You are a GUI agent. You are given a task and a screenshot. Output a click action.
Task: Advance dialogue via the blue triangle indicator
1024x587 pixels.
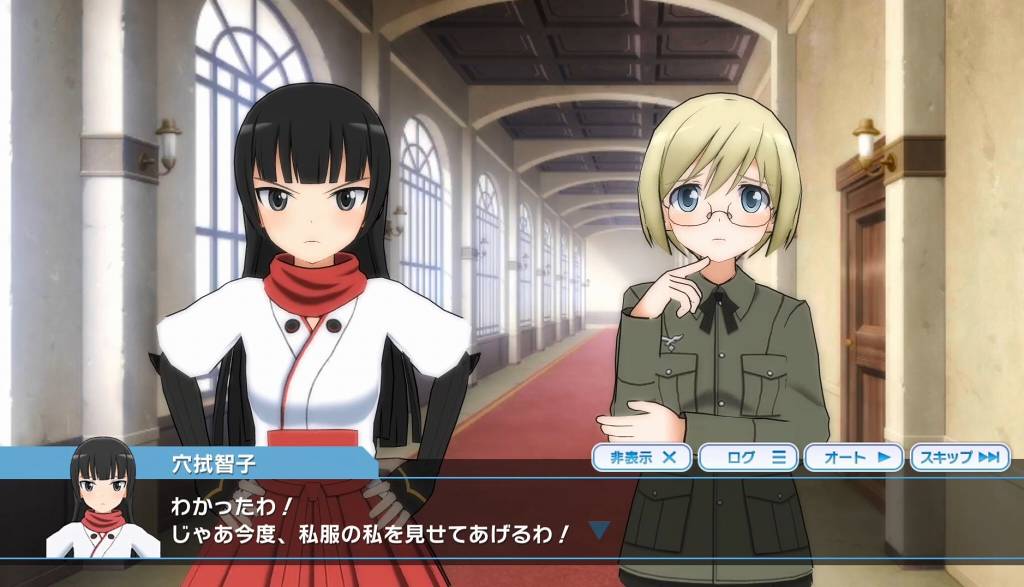click(598, 529)
